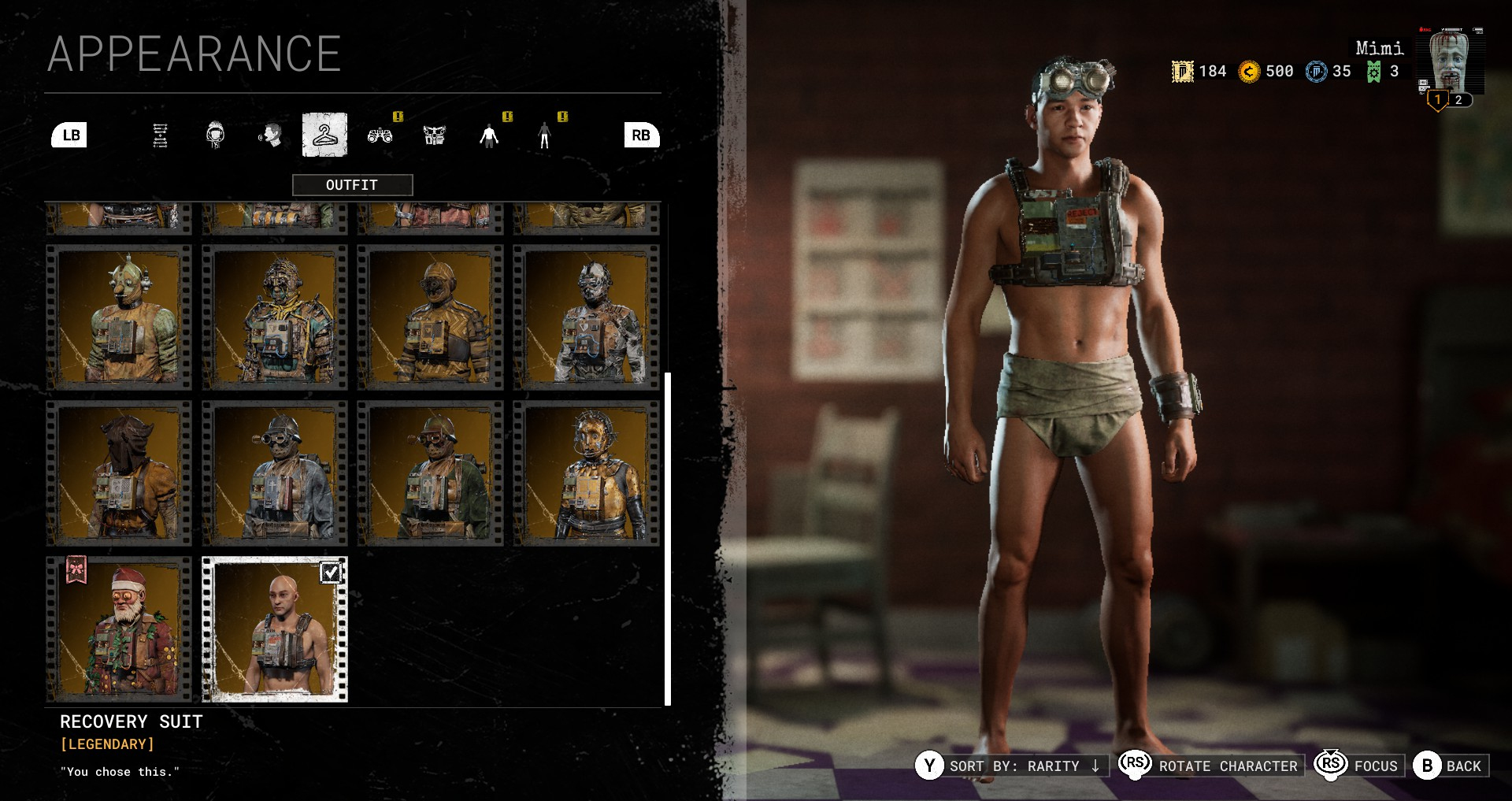Choose the golden spiked-mask outfit

[x=587, y=473]
